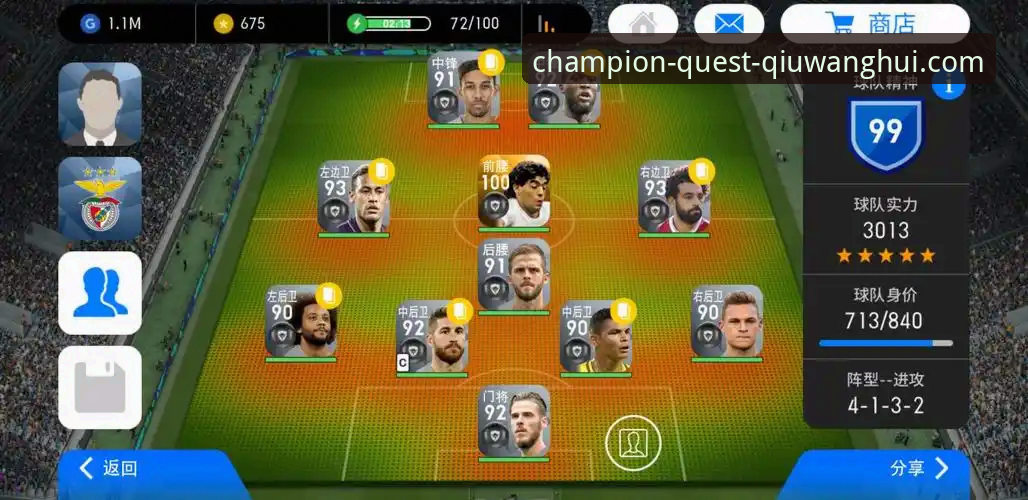This screenshot has height=500, width=1028.
Task: Pick the 右边卫 93 player card
Action: (x=674, y=197)
